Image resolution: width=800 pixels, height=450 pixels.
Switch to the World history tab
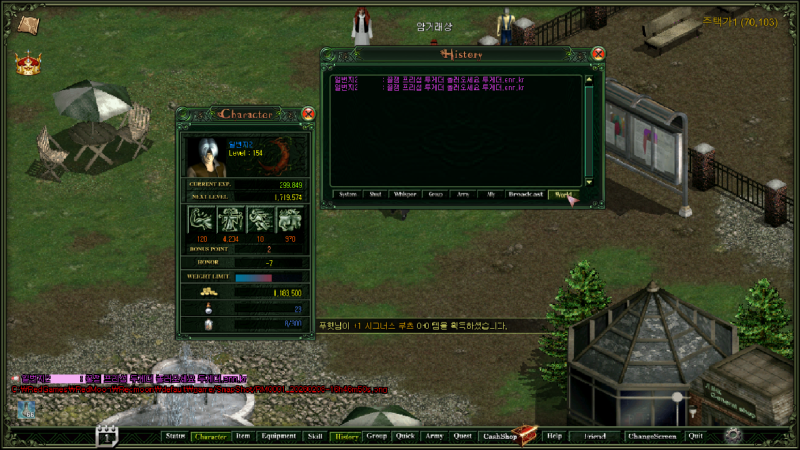[564, 194]
